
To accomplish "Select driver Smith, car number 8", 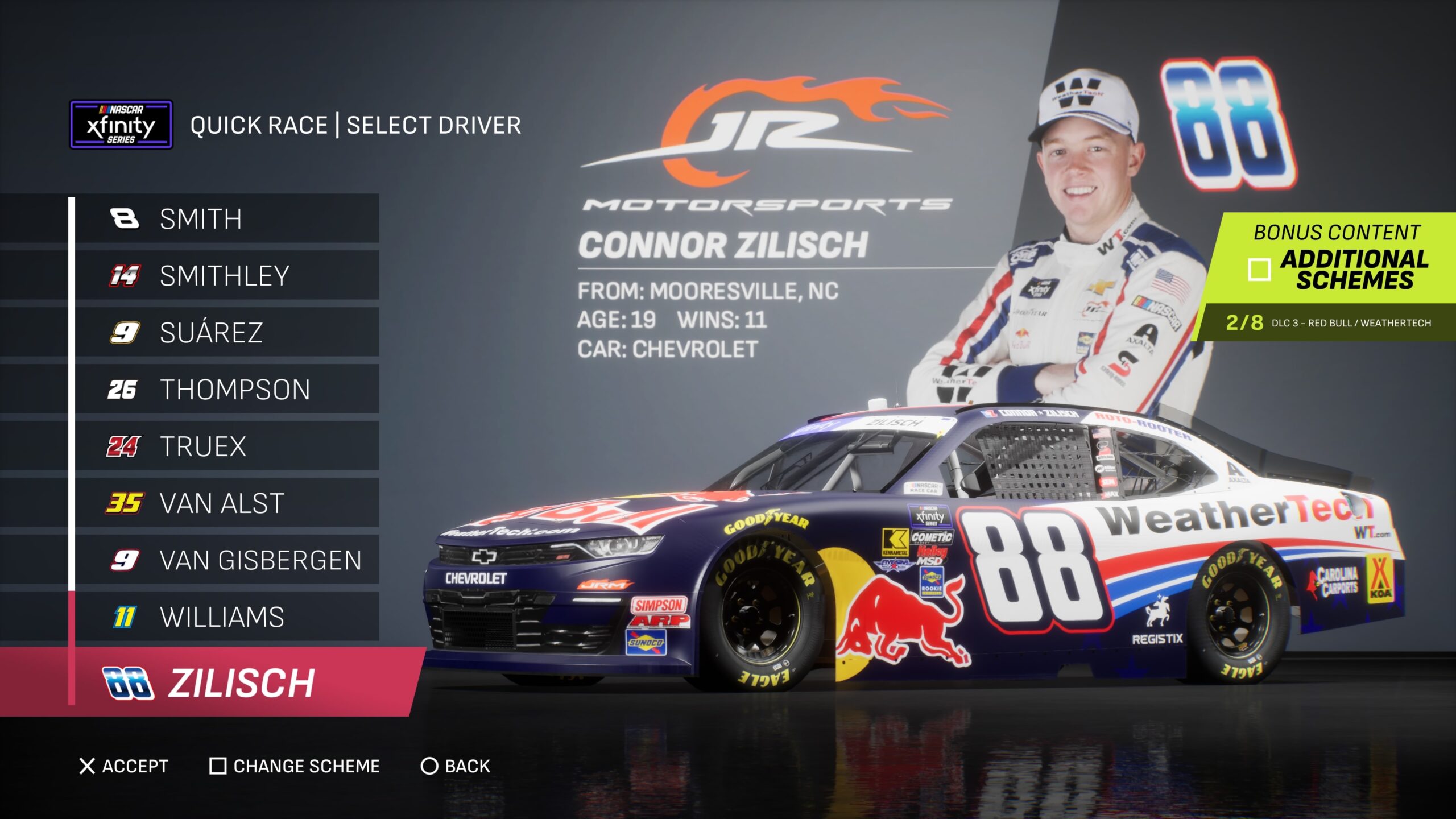I will 227,219.
